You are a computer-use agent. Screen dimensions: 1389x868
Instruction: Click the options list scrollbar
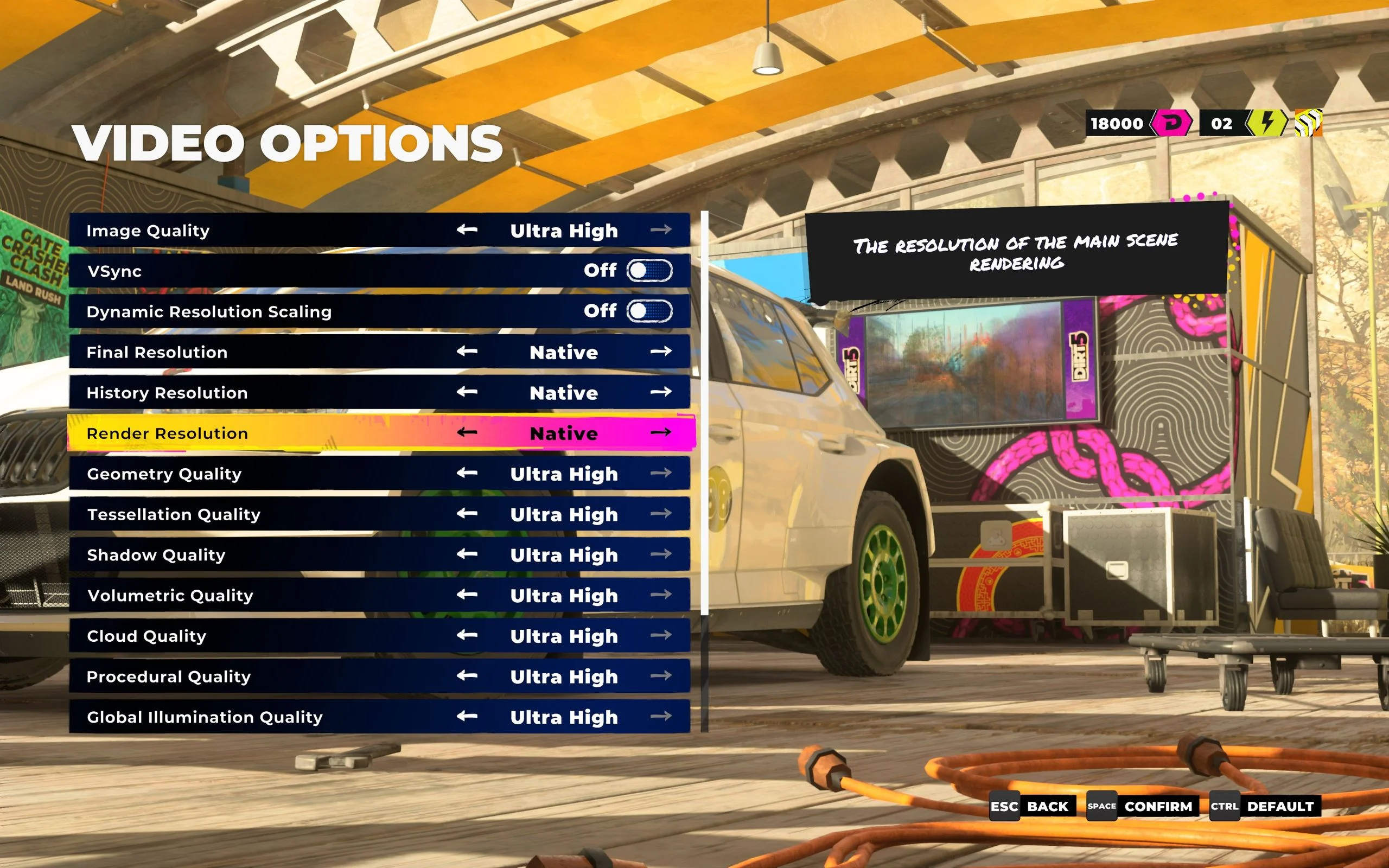704,413
